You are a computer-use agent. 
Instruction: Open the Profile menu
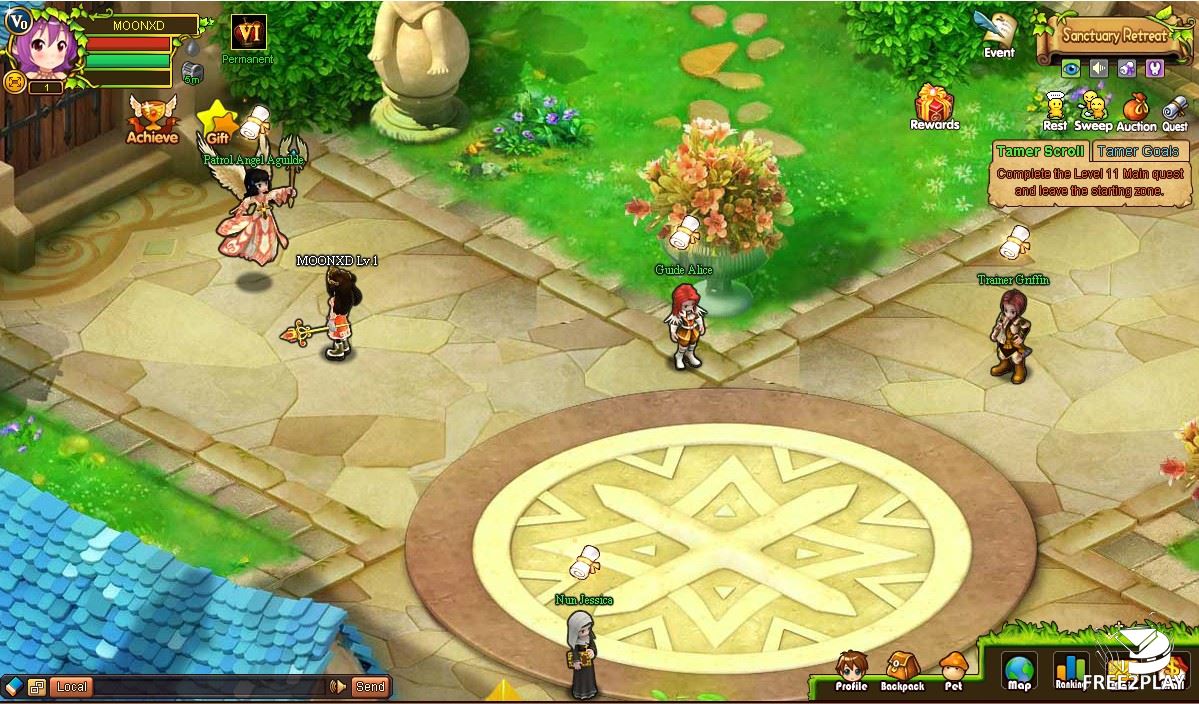pyautogui.click(x=851, y=670)
